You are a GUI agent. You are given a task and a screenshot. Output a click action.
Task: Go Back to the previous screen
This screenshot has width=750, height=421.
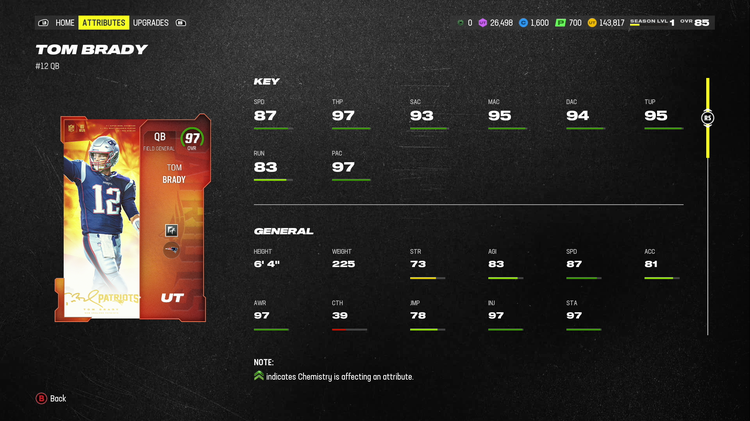[x=51, y=398]
